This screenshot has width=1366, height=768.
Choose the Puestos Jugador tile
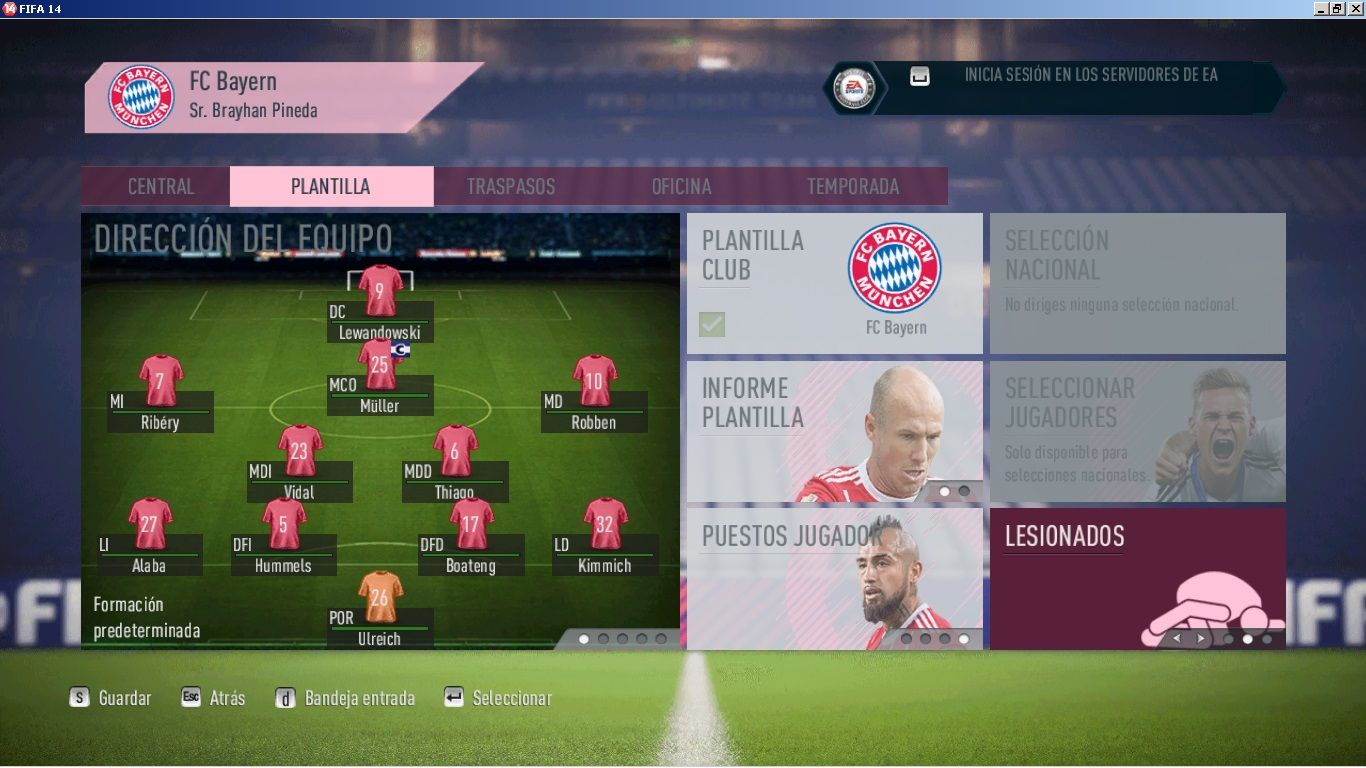(x=834, y=578)
